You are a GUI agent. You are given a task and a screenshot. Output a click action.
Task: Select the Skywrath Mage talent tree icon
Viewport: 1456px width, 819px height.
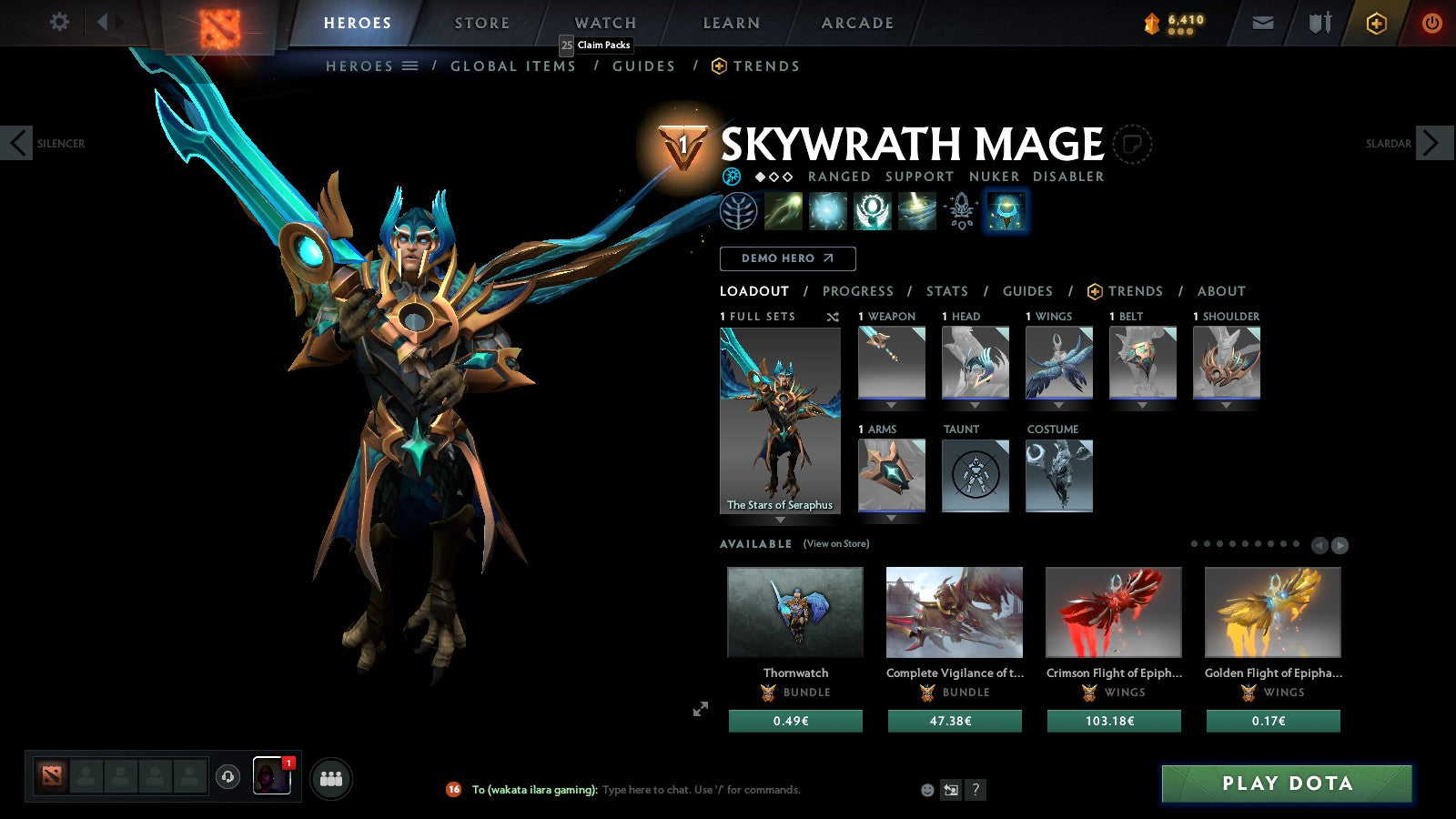(x=740, y=211)
